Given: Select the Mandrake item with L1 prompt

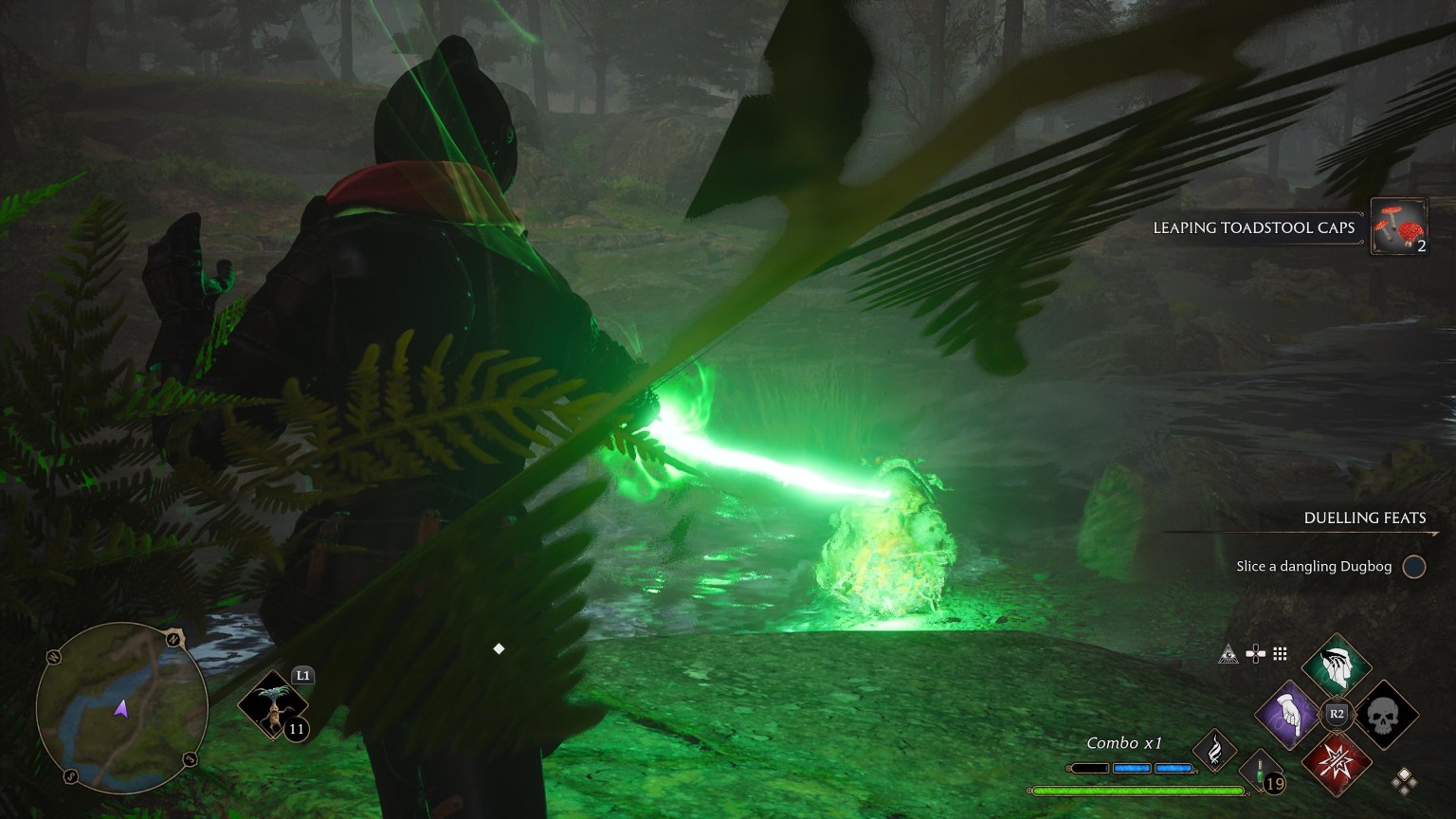Looking at the screenshot, I should pos(272,704).
